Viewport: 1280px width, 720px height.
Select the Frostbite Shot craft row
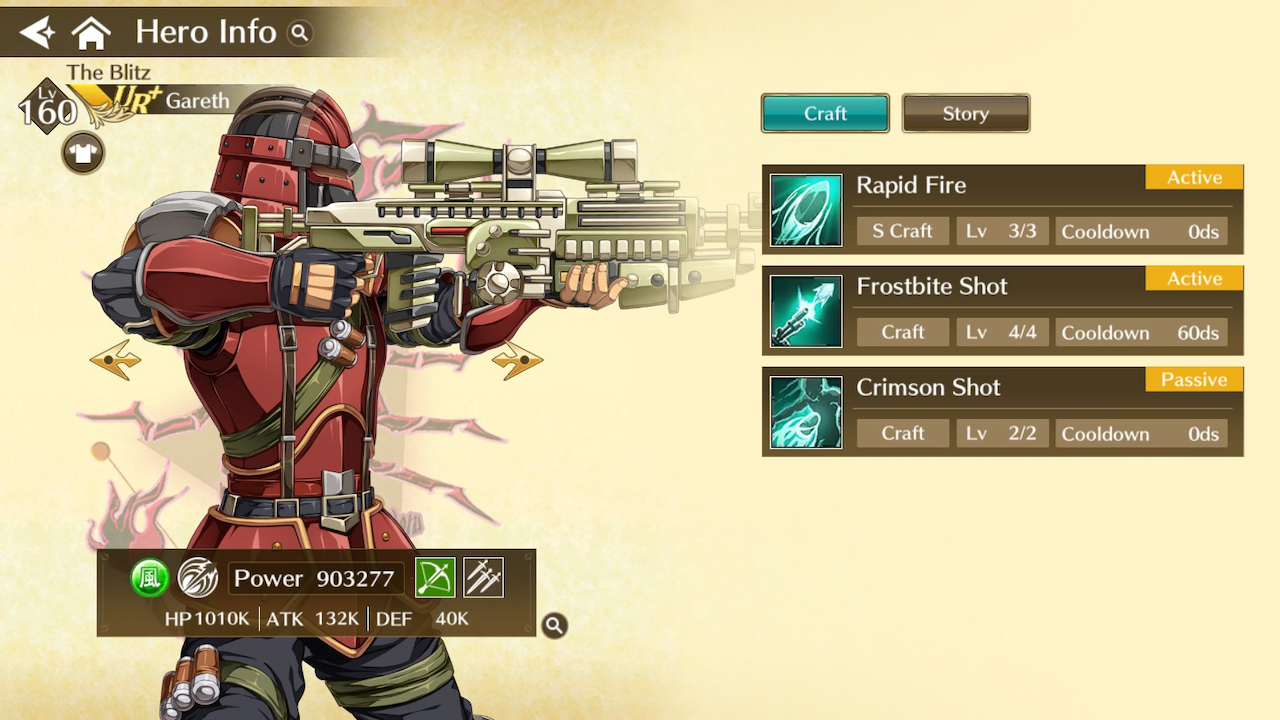coord(1002,310)
